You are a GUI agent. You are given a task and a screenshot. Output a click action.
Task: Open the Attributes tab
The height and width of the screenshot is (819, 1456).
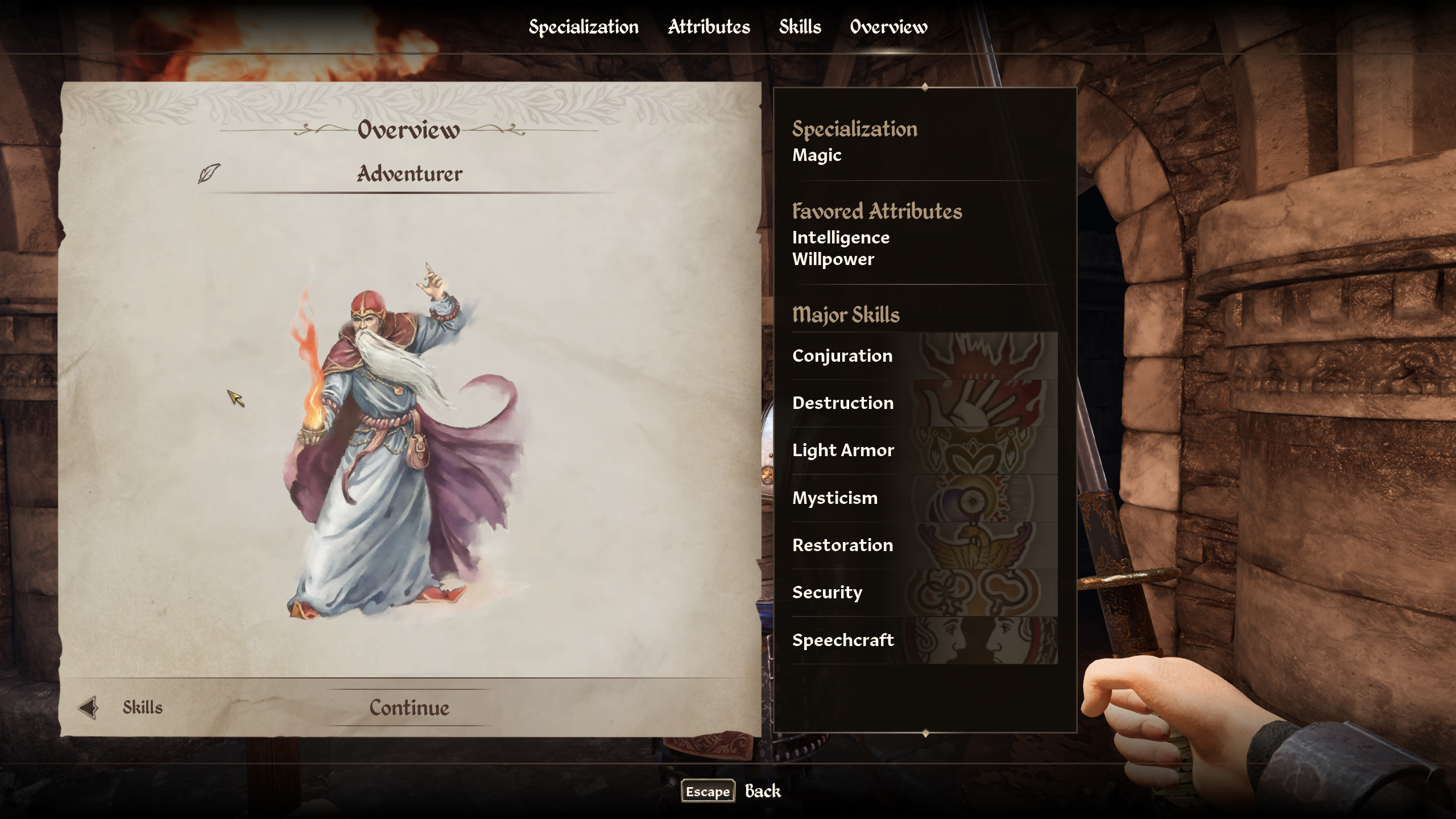click(709, 27)
